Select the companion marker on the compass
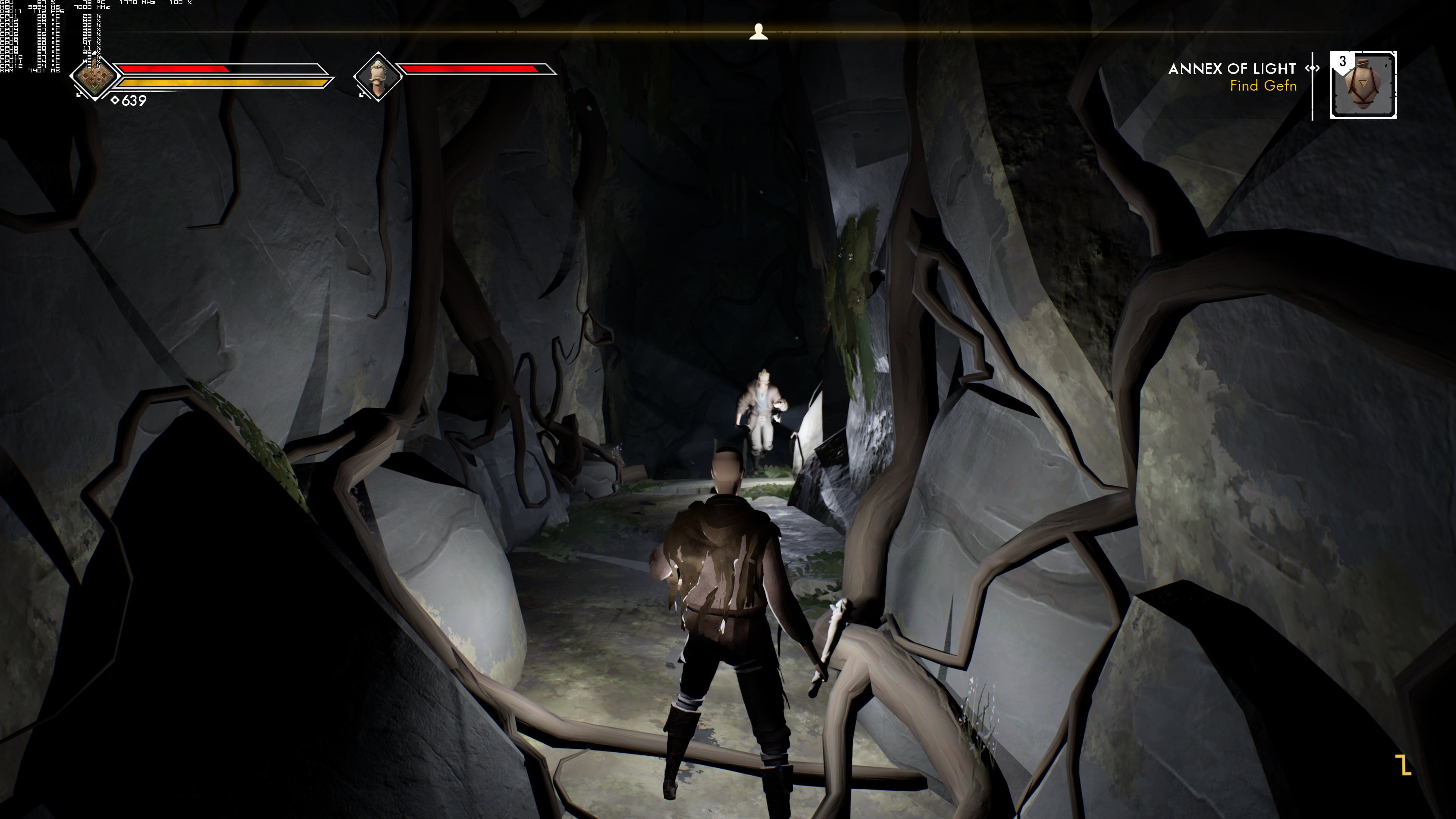The height and width of the screenshot is (819, 1456). 758,31
